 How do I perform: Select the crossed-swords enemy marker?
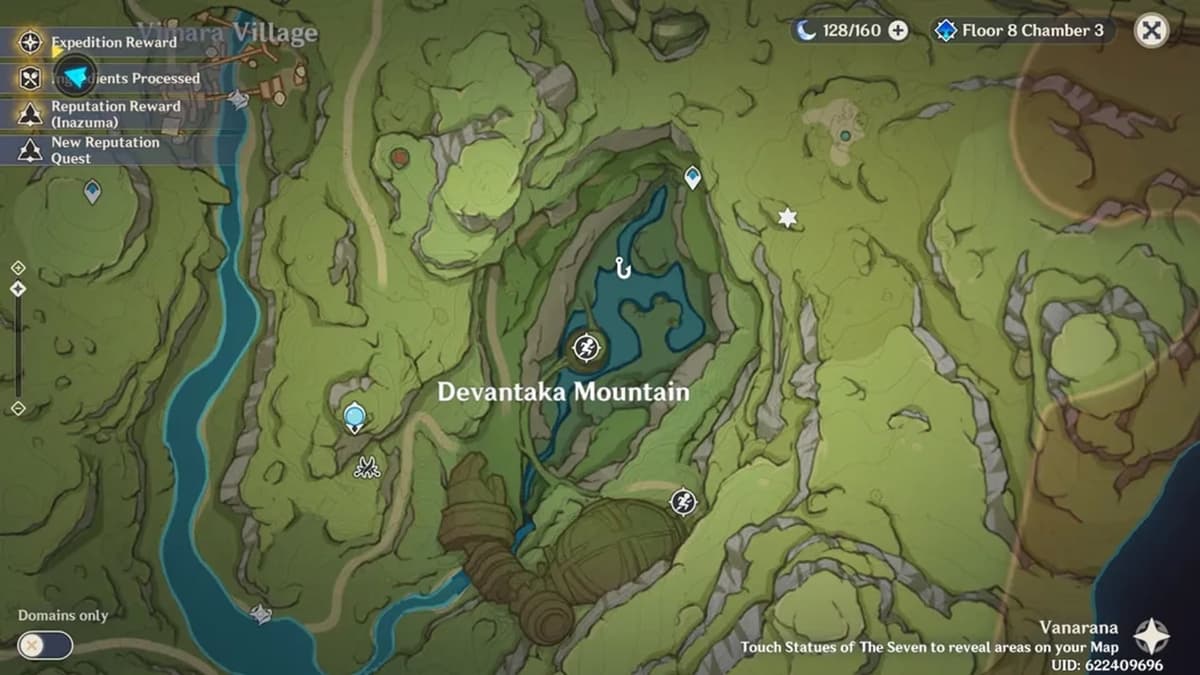[367, 466]
